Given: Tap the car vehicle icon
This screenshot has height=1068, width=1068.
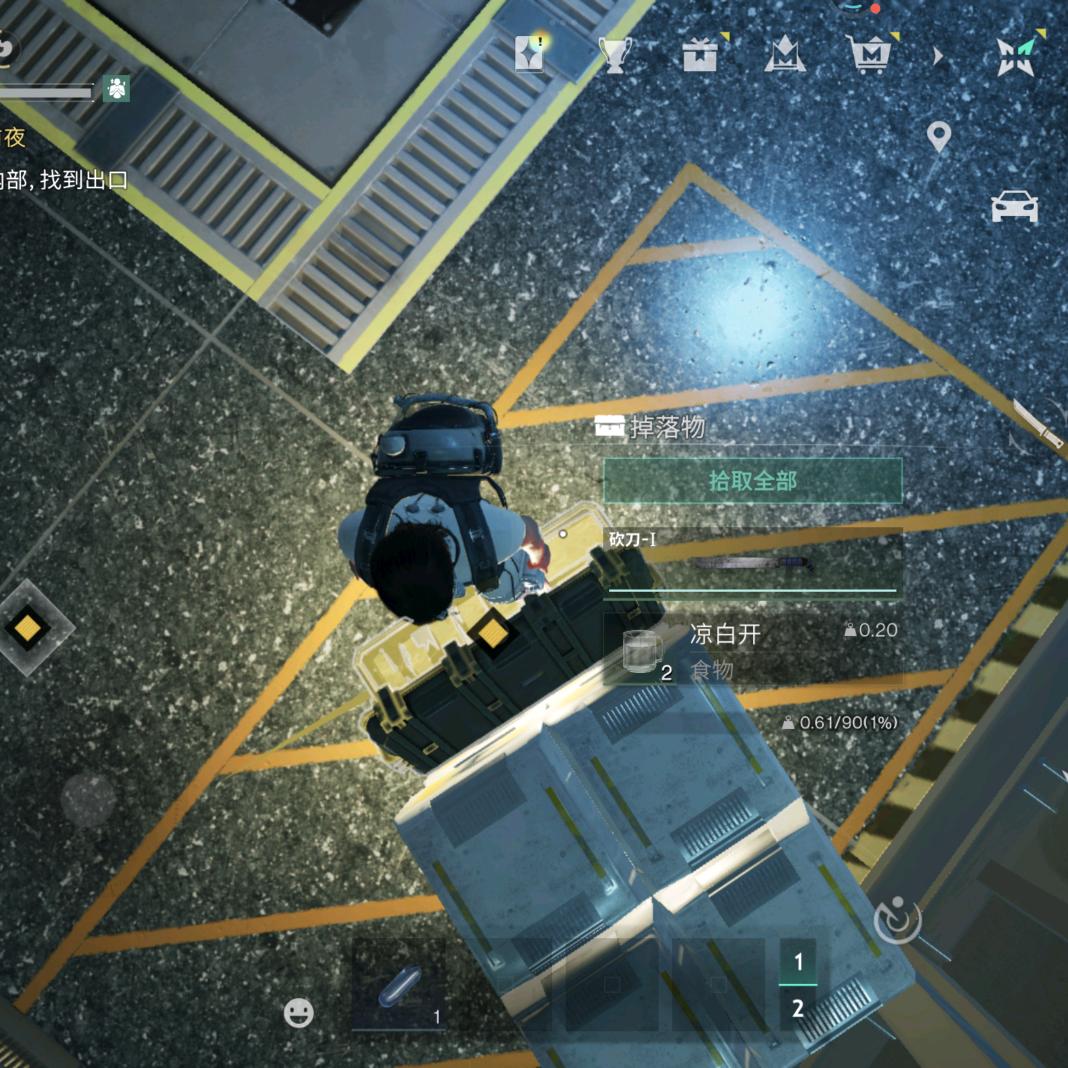Looking at the screenshot, I should (1014, 208).
